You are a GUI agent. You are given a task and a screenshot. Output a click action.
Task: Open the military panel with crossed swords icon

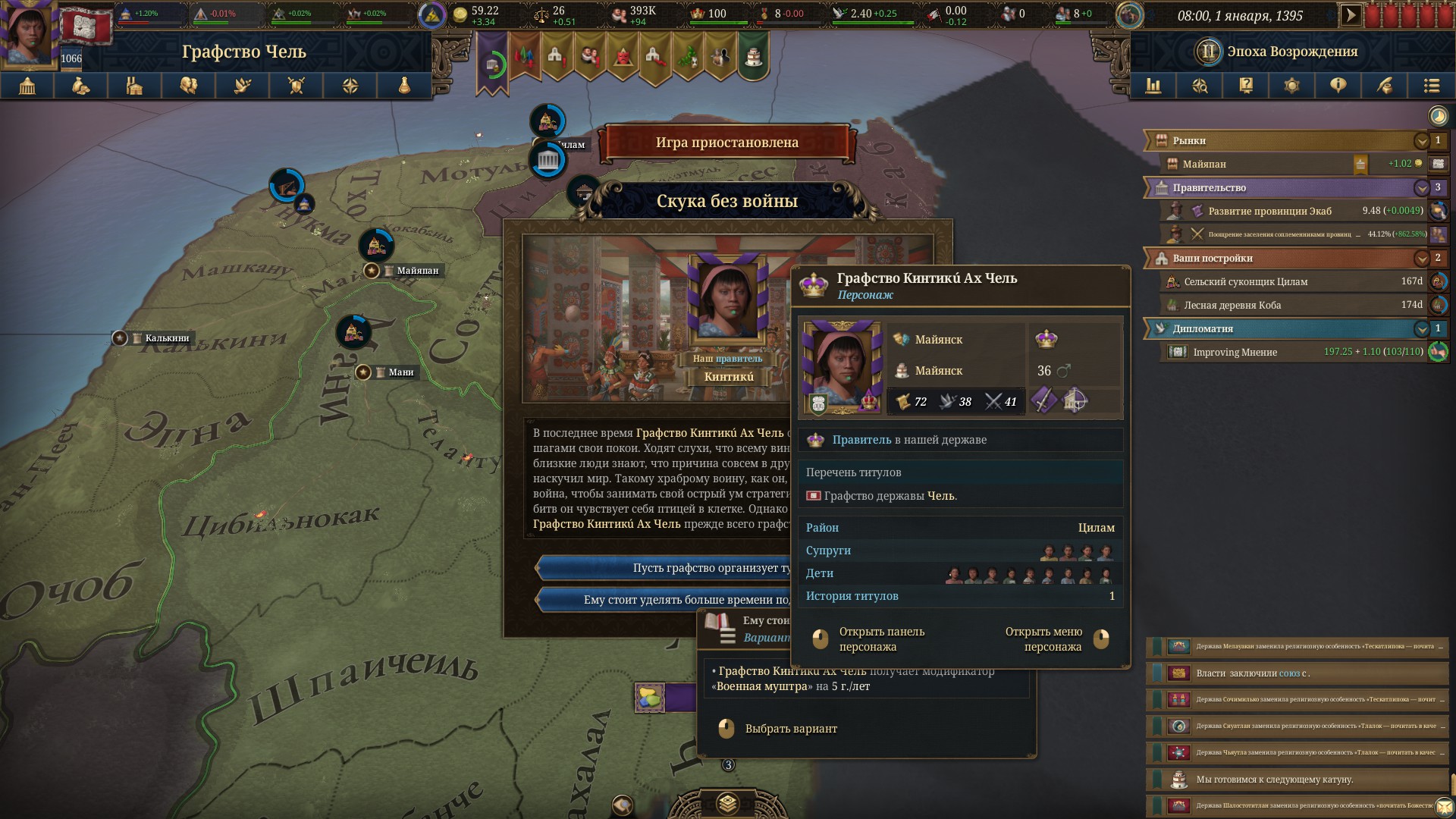[x=295, y=86]
